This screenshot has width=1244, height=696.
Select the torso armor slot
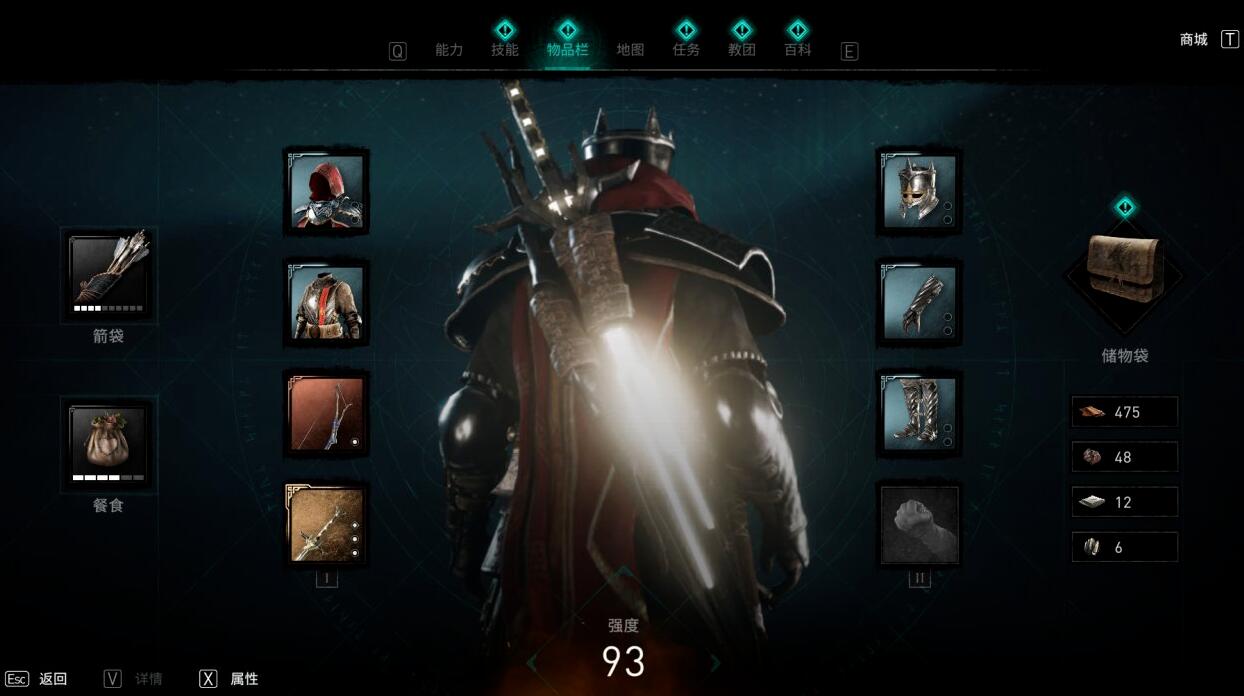pyautogui.click(x=326, y=303)
